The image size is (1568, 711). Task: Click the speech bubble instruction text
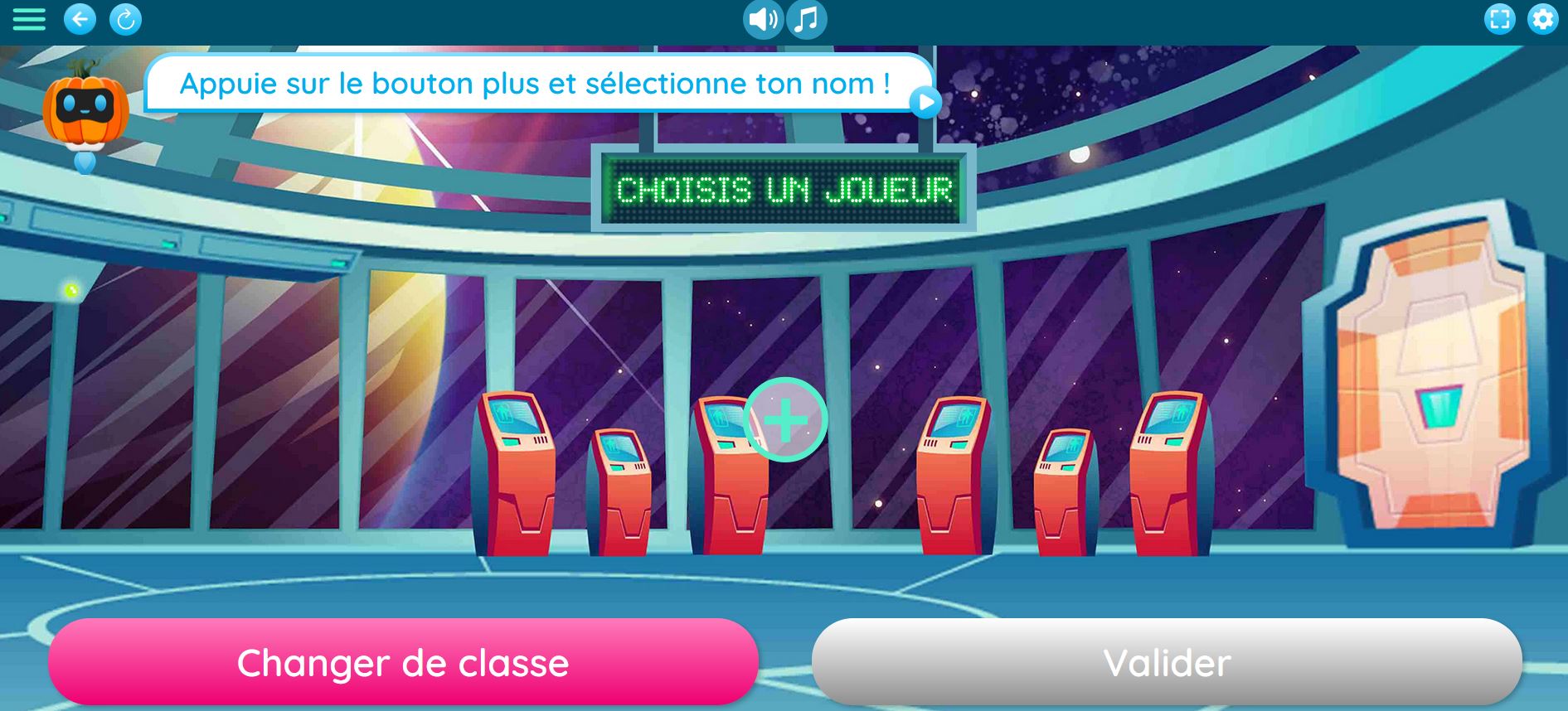point(535,83)
